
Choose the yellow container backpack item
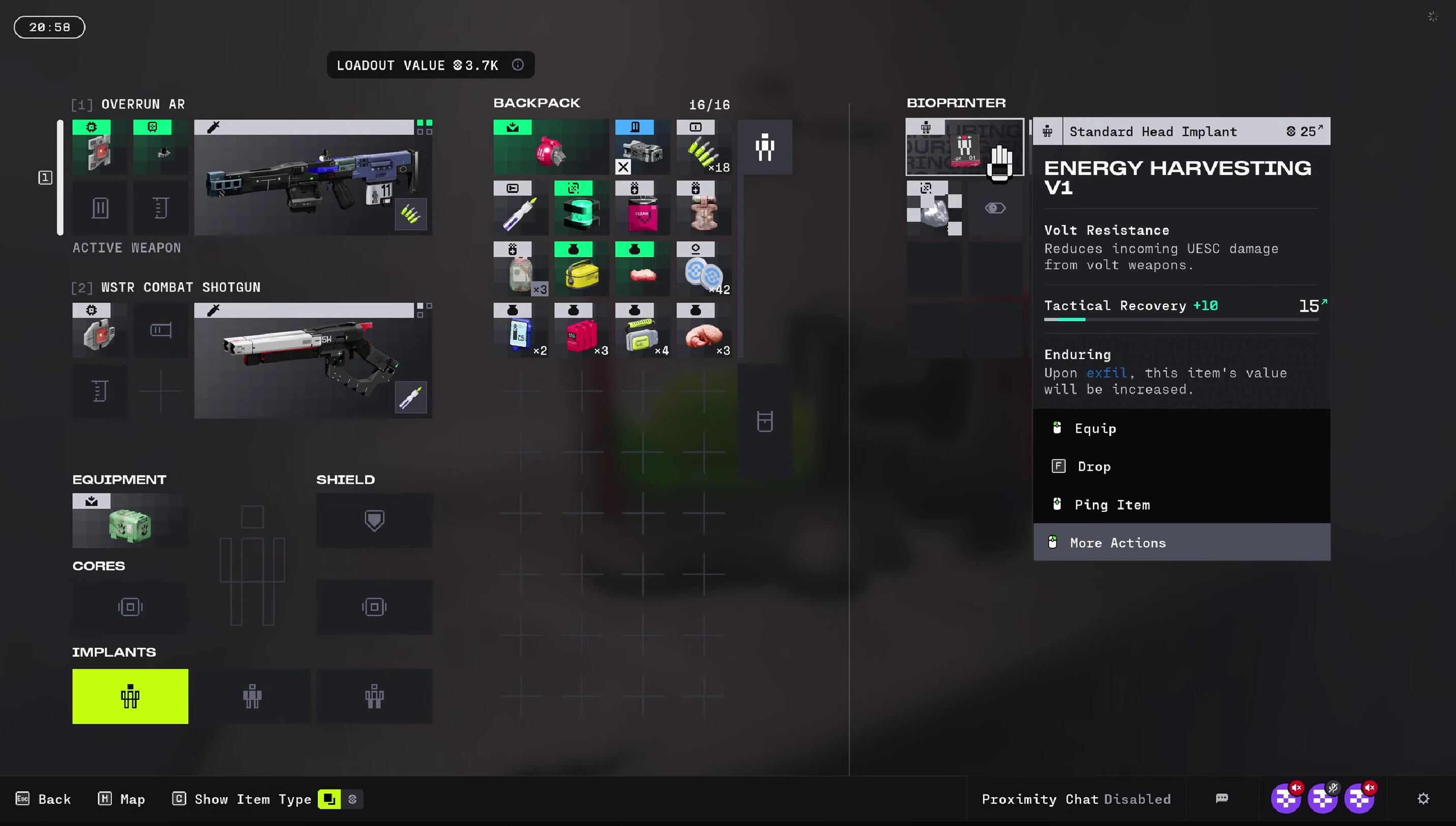coord(581,270)
